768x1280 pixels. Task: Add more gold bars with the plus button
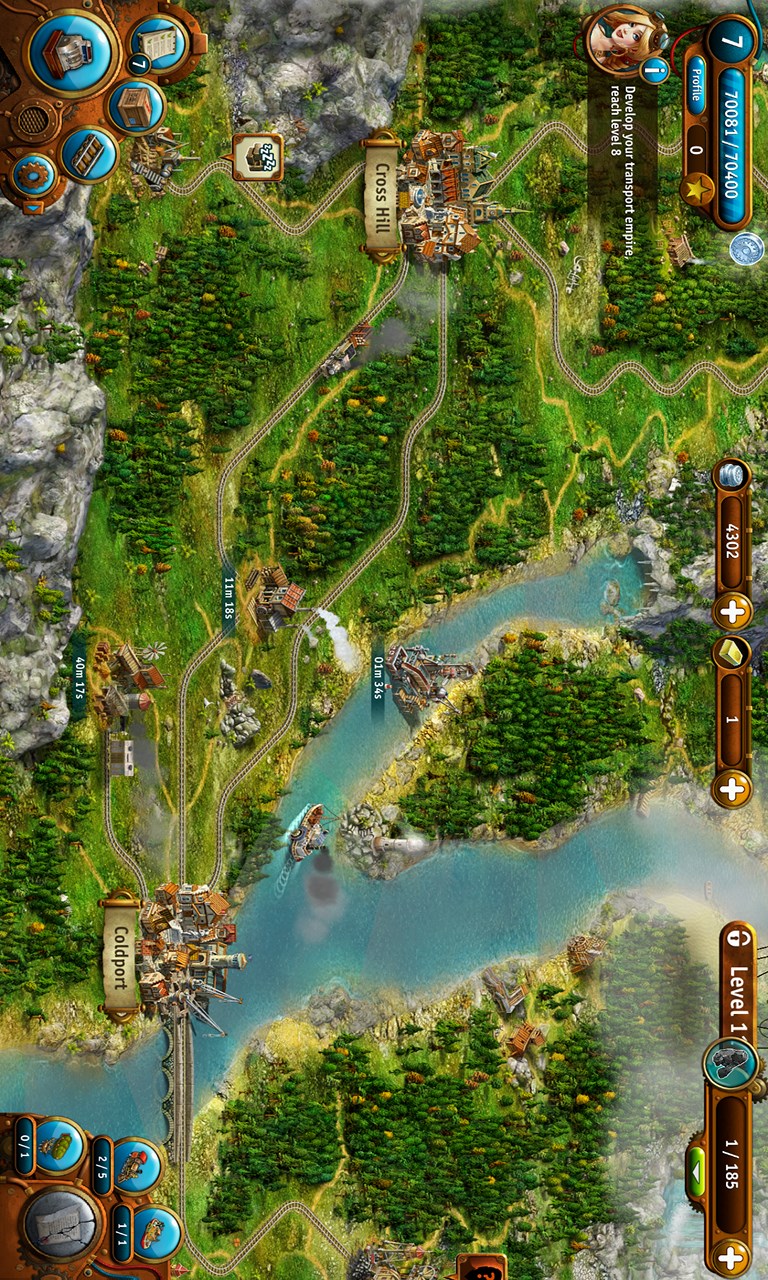(731, 787)
